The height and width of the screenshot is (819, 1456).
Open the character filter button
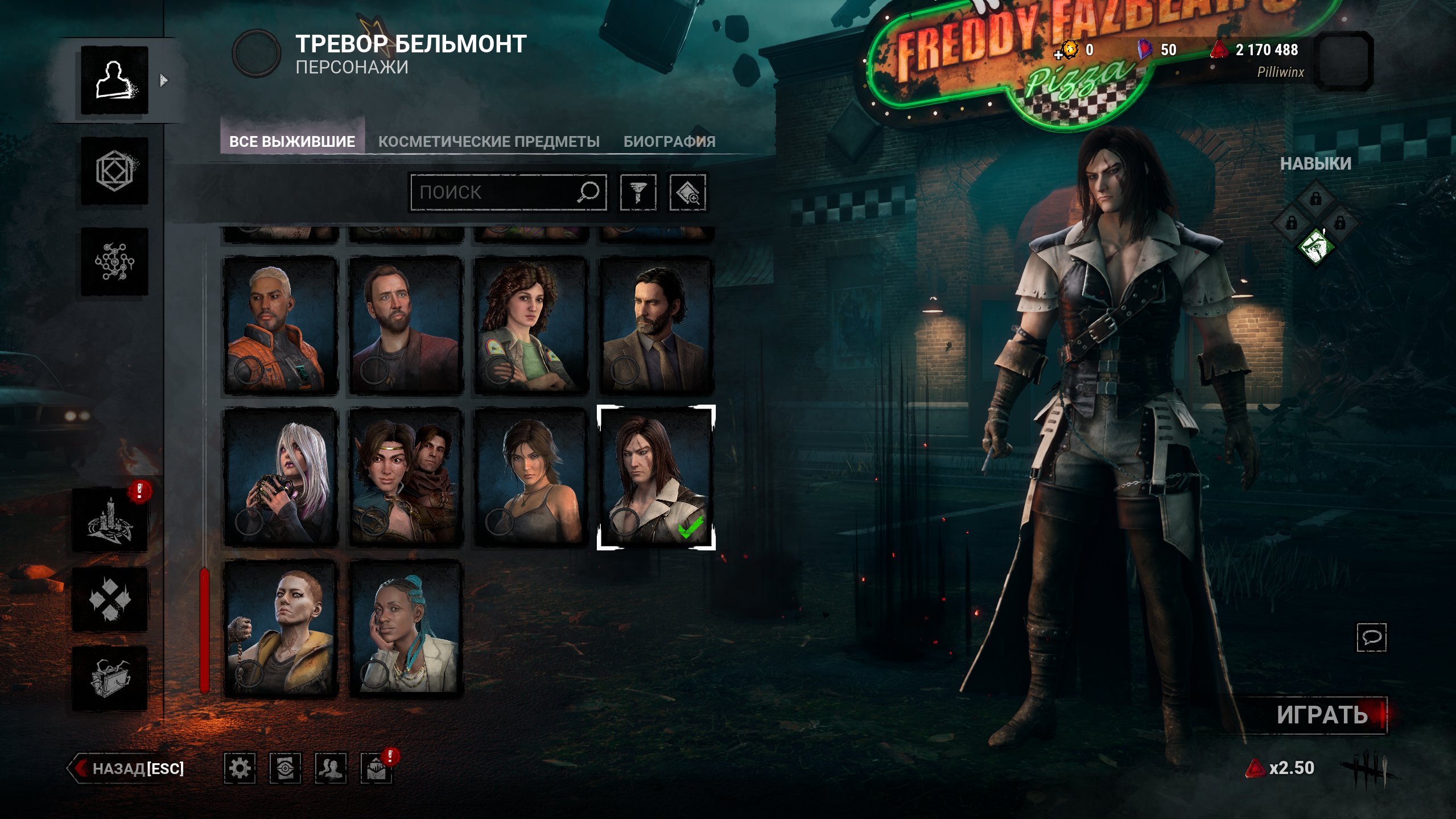(x=638, y=192)
